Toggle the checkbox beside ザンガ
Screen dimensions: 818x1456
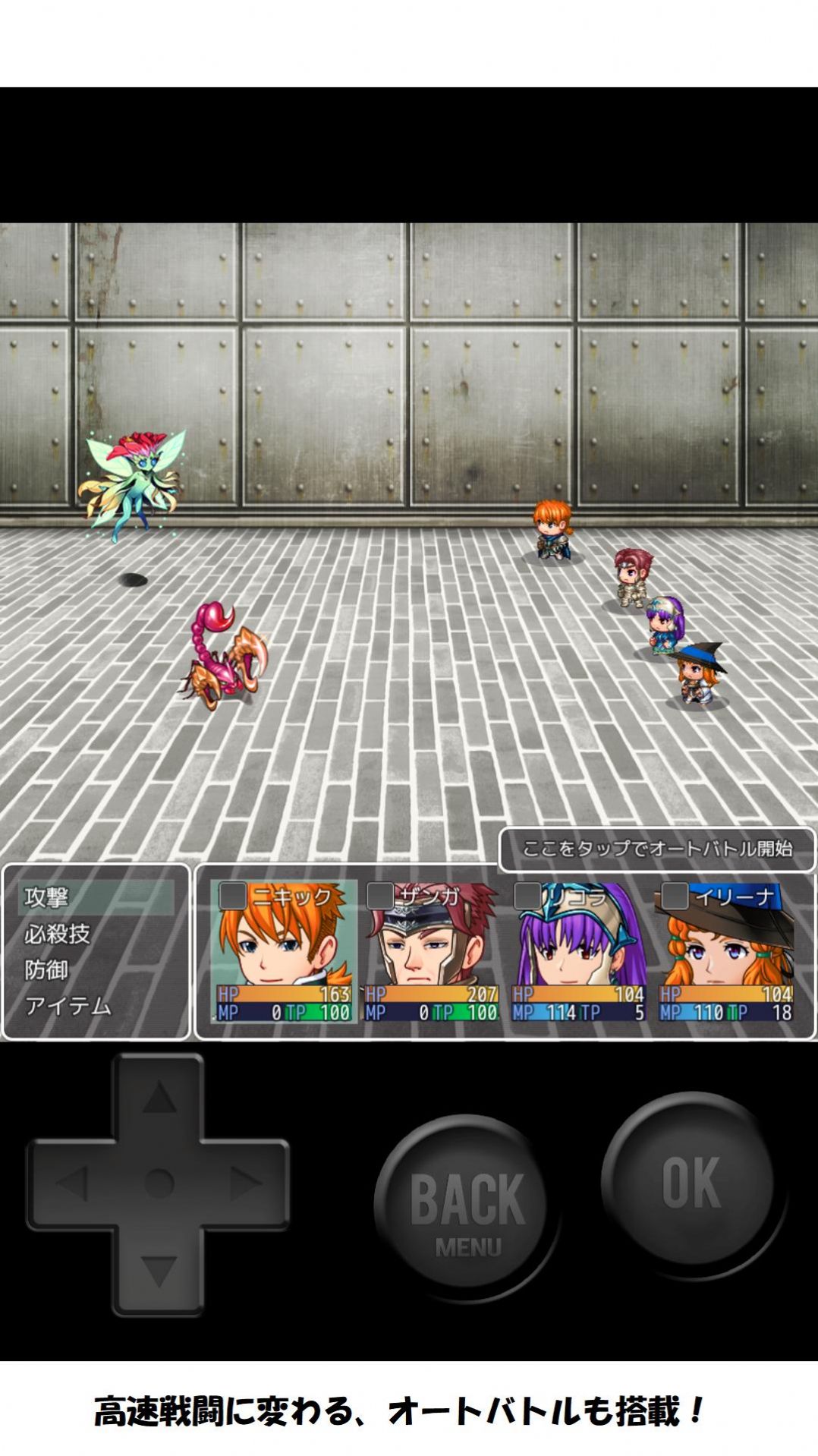point(379,896)
